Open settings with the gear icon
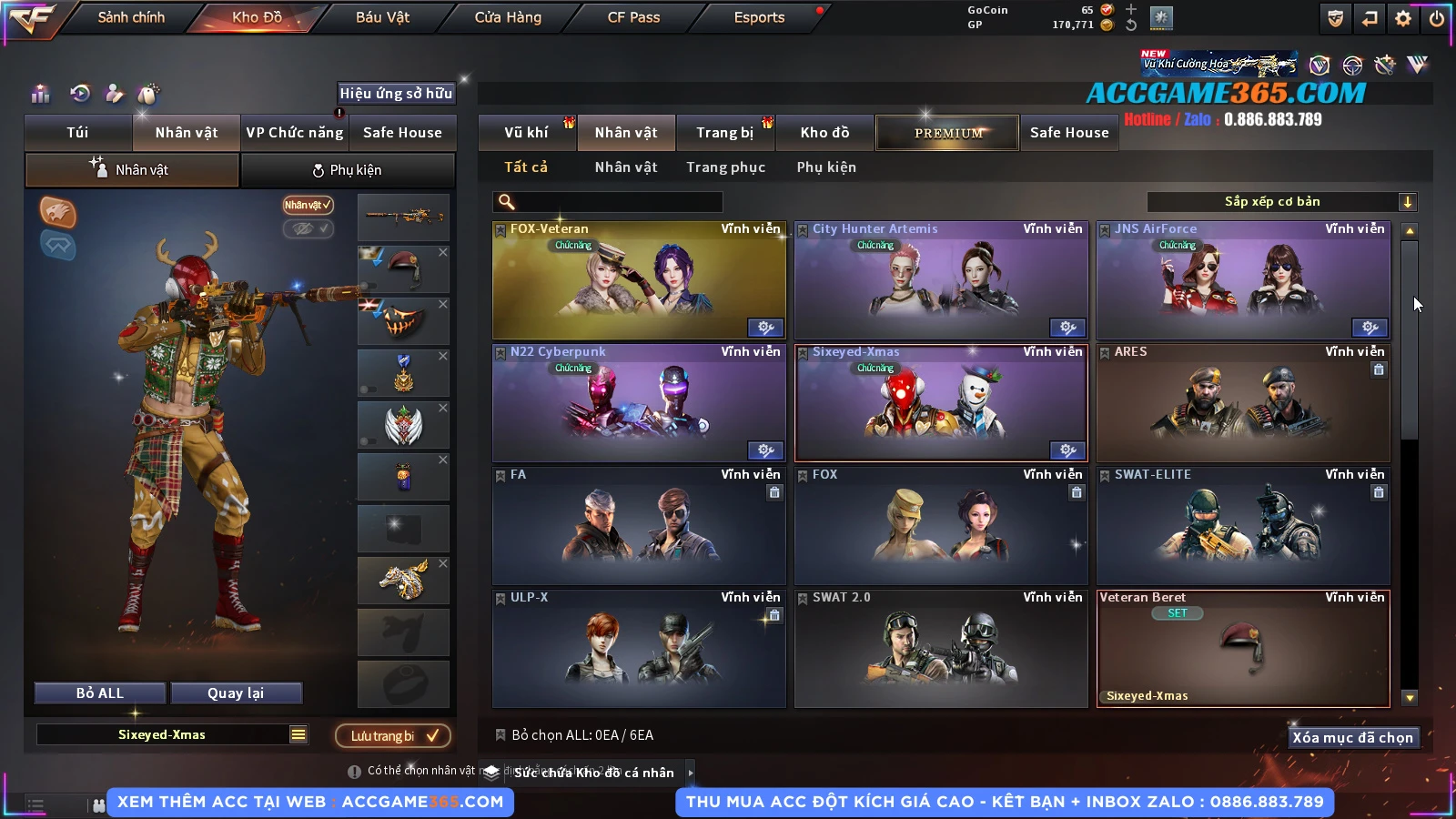Image resolution: width=1456 pixels, height=819 pixels. pos(1403,18)
